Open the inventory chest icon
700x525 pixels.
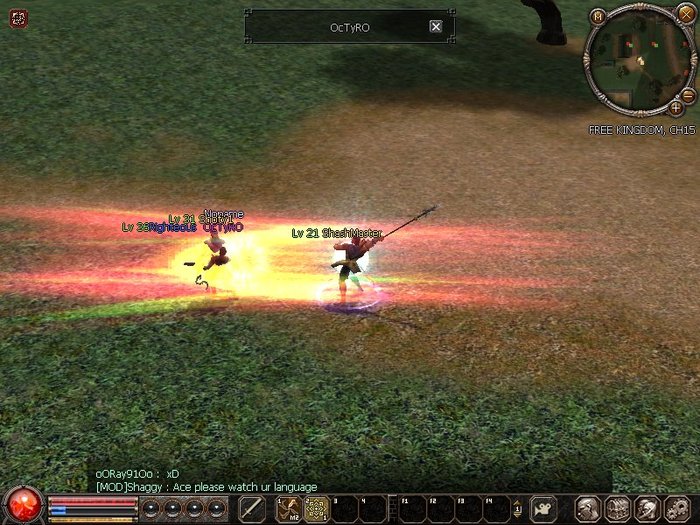tap(617, 508)
